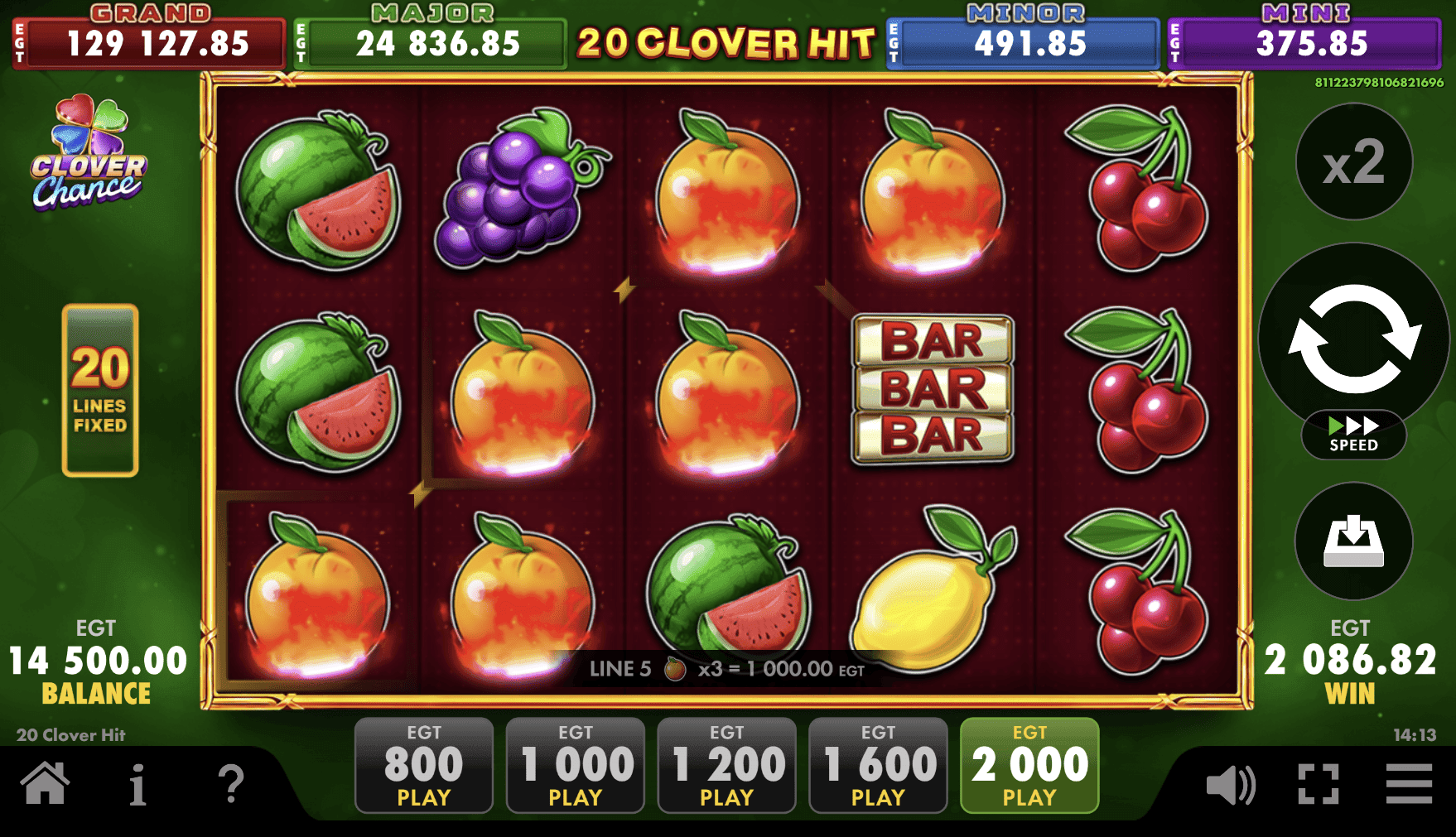Open game information via the info icon
Viewport: 1456px width, 837px height.
pyautogui.click(x=139, y=783)
